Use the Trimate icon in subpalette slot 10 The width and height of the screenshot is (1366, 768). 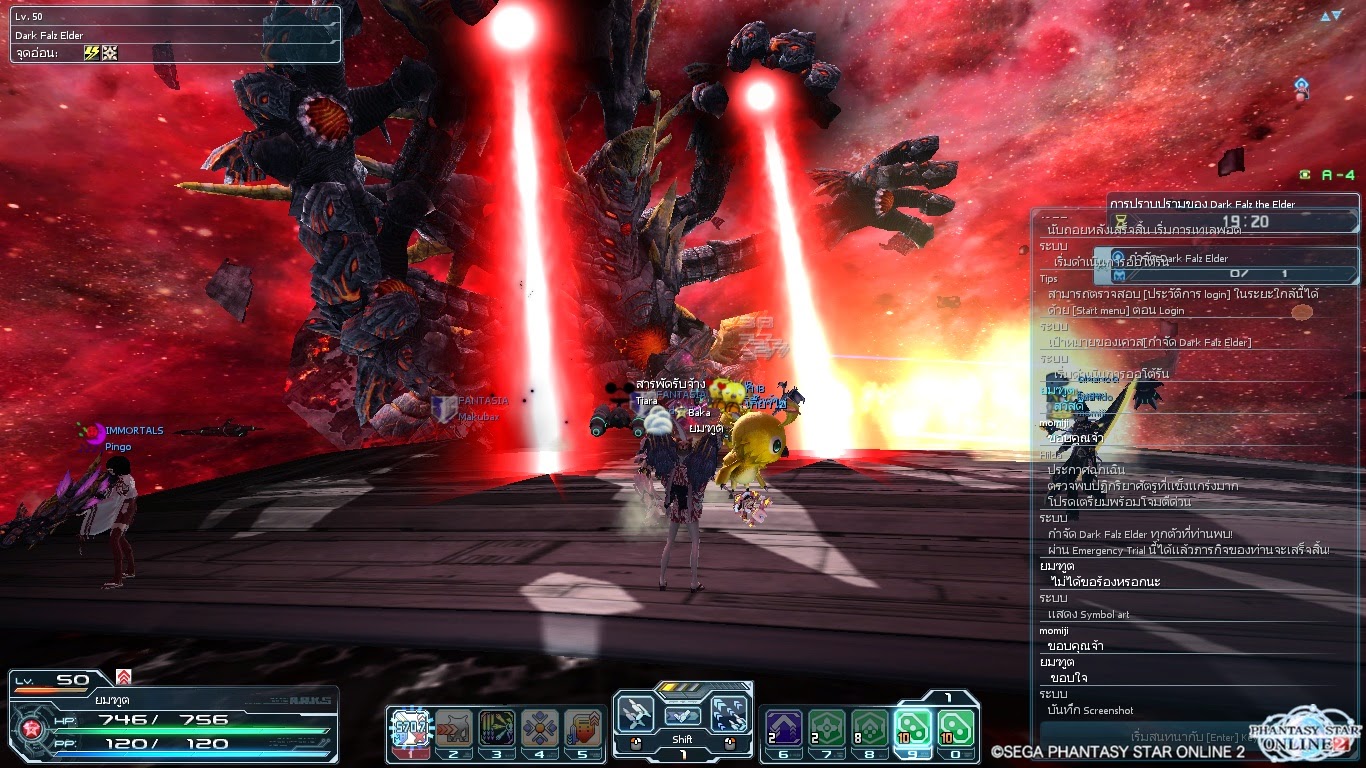pyautogui.click(x=953, y=729)
